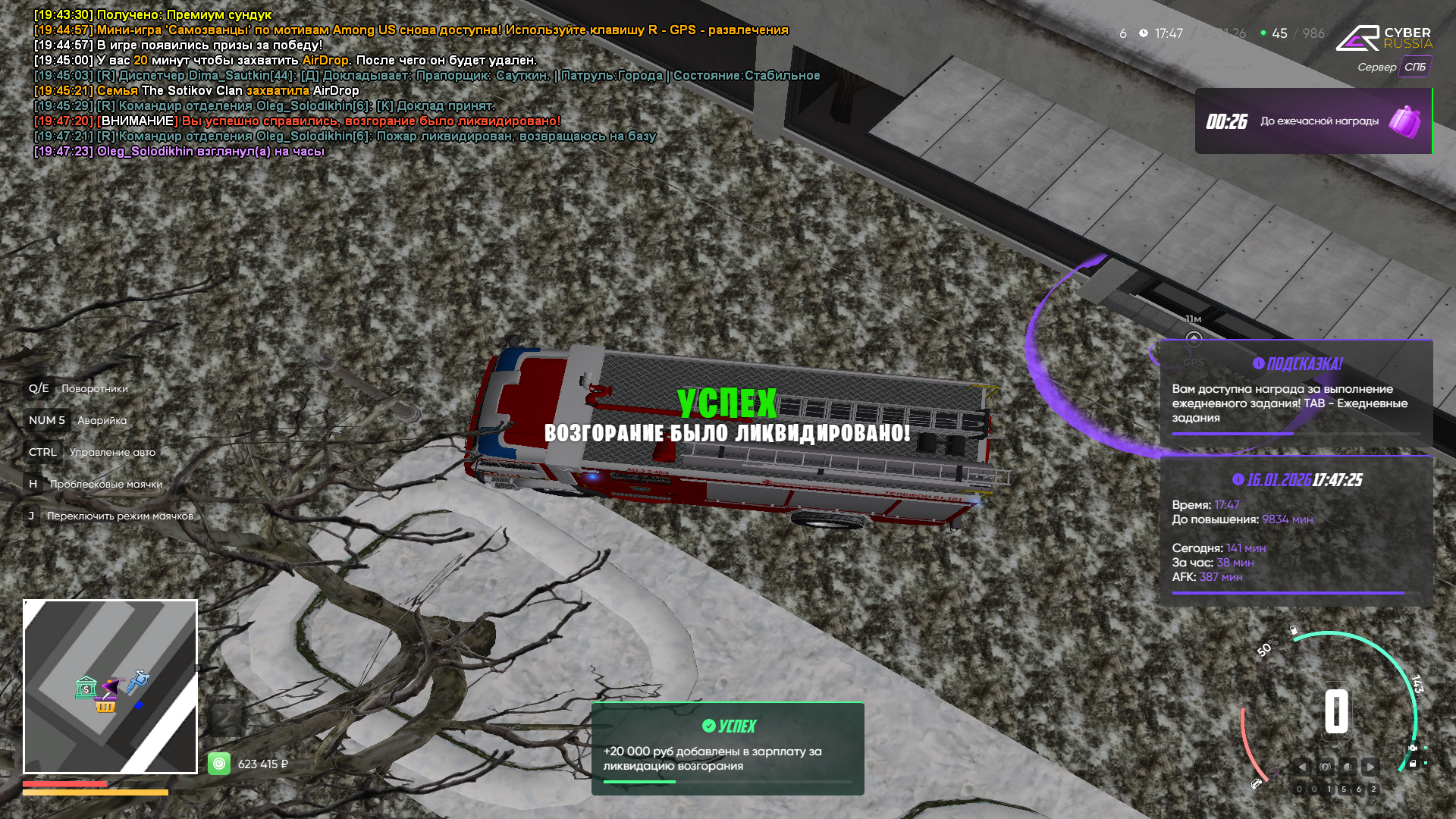Screen dimensions: 1456x819
Task: Click the Cyber Russia logo
Action: (1383, 38)
